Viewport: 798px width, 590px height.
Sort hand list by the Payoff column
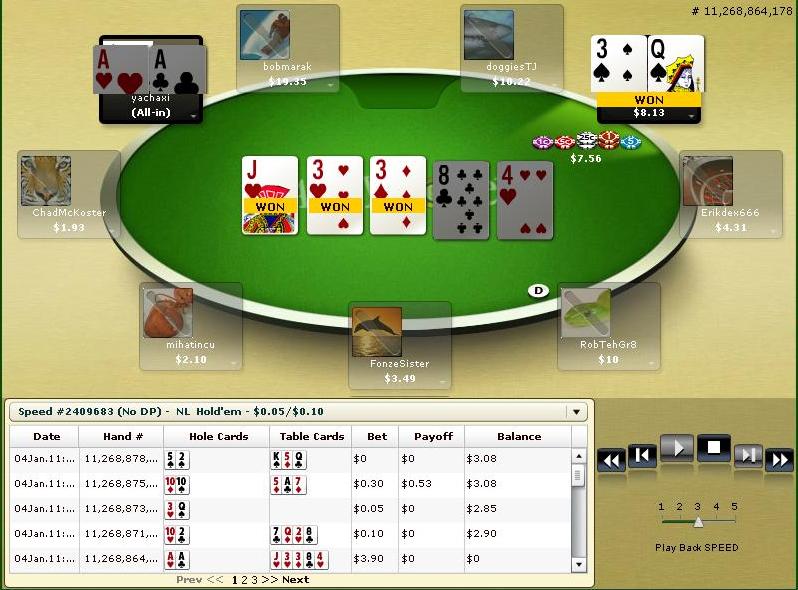pyautogui.click(x=432, y=436)
